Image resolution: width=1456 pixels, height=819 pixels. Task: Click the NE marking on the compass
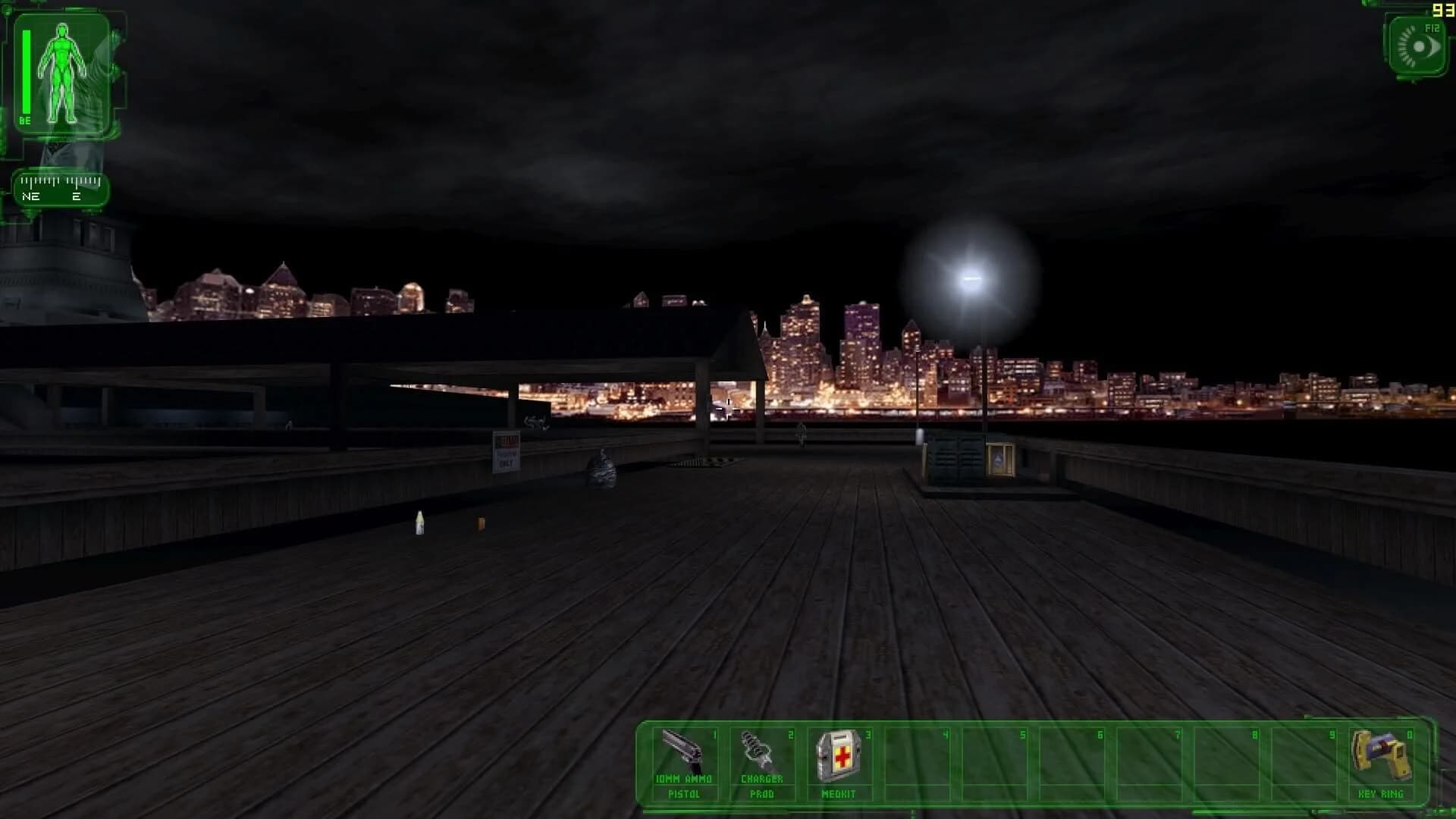tap(32, 196)
